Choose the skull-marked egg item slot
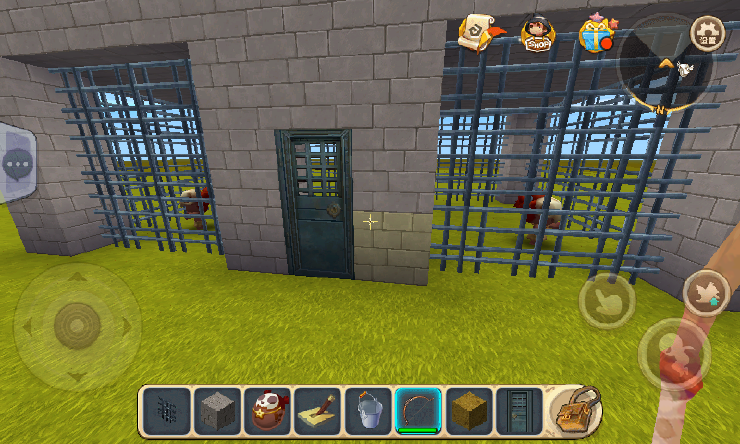This screenshot has height=444, width=740. [267, 410]
